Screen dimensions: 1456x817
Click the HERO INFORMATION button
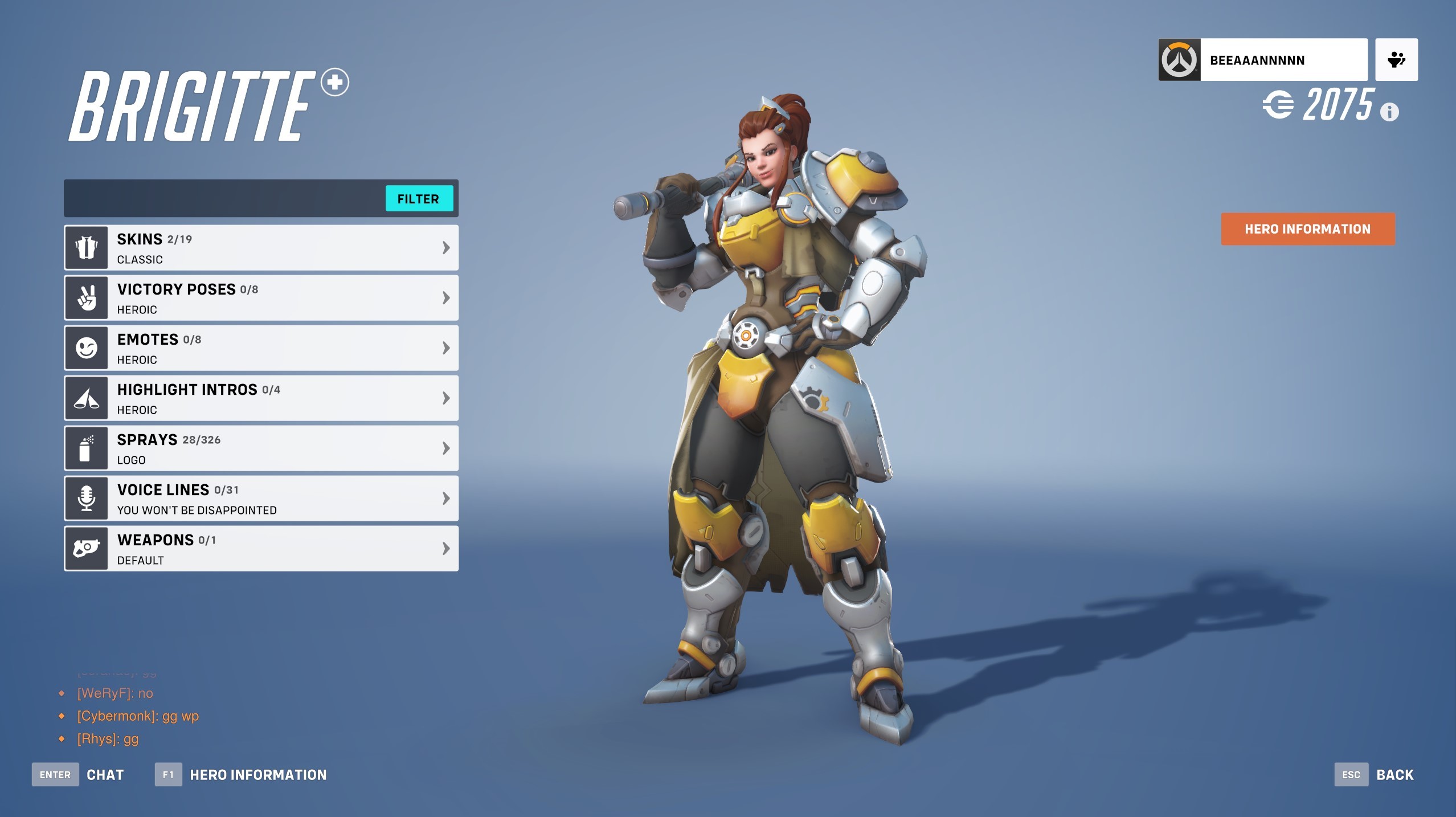[x=1307, y=228]
